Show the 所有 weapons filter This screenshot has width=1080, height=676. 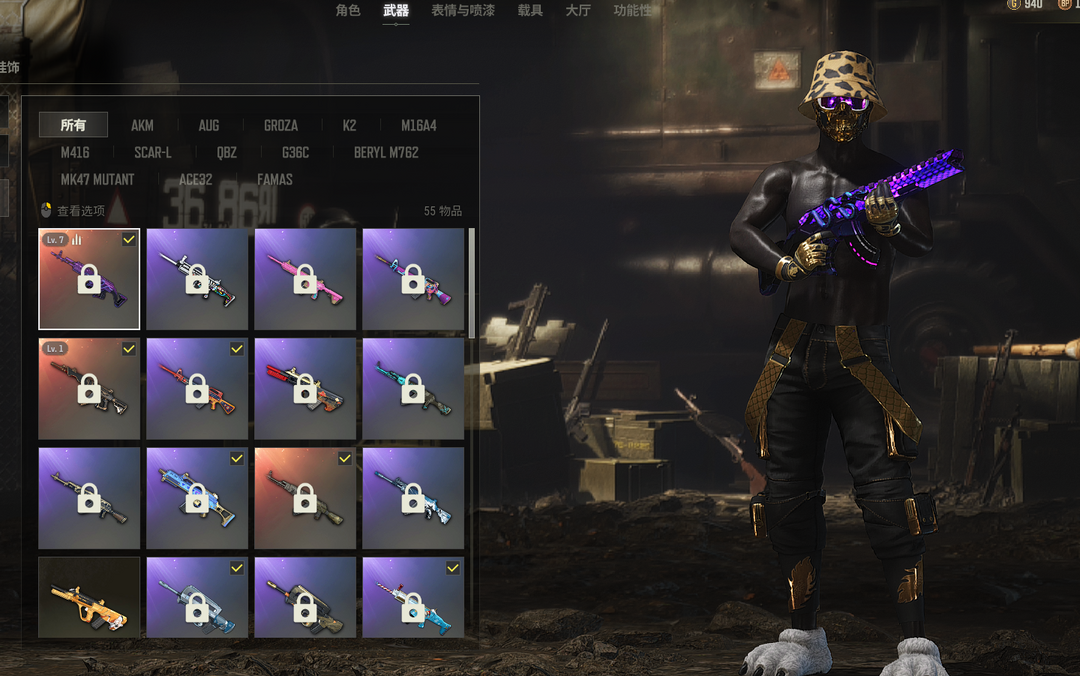click(73, 125)
